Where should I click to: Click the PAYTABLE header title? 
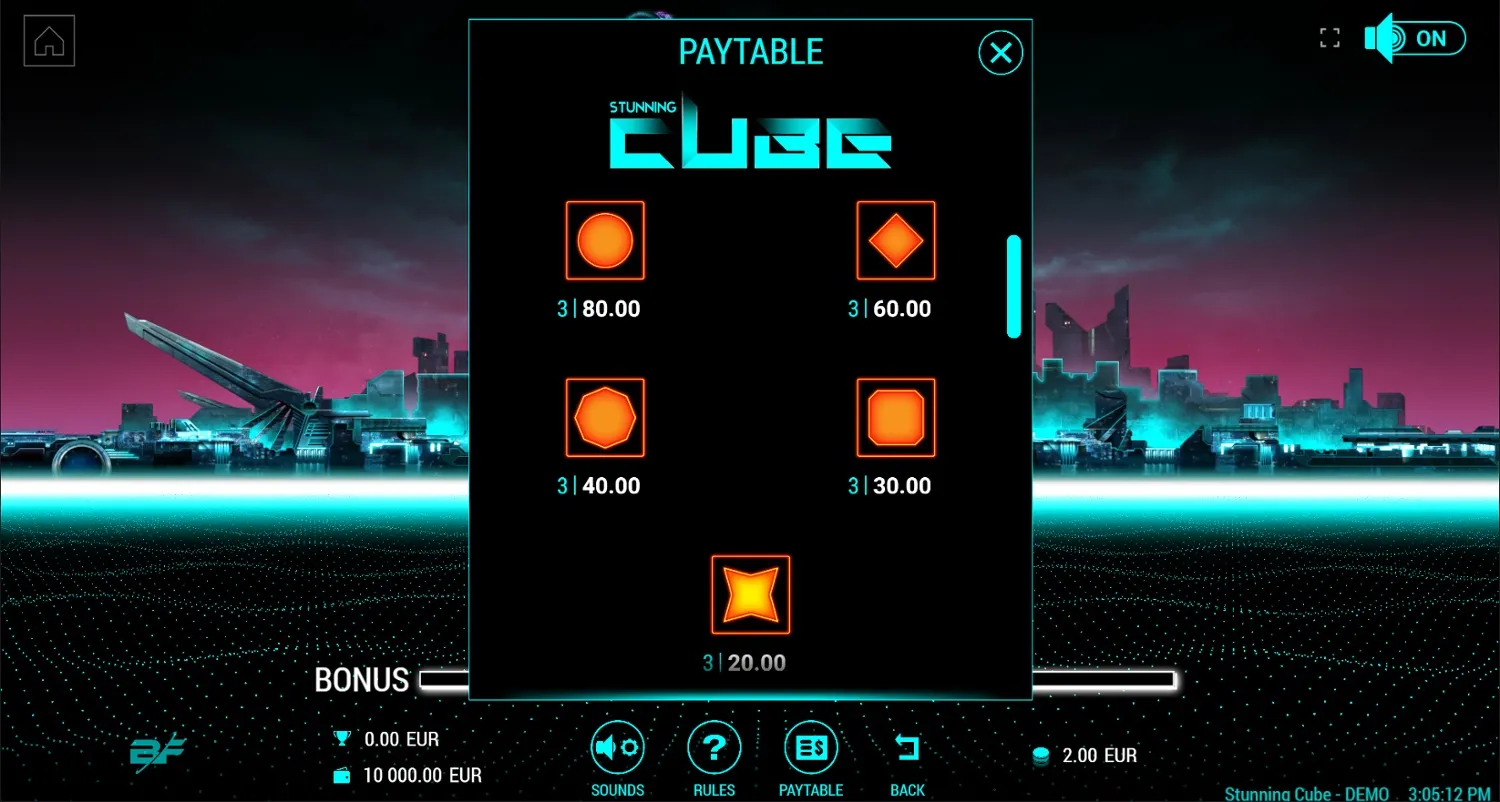[x=750, y=52]
